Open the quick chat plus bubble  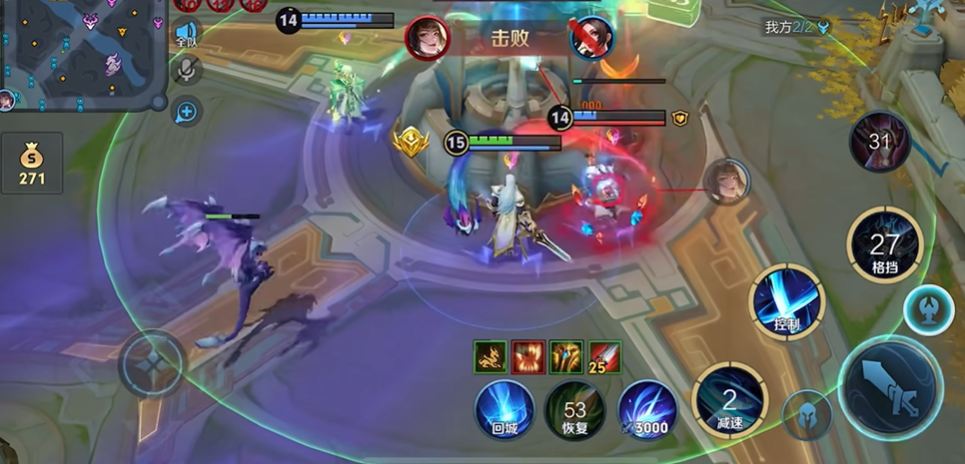pos(187,111)
